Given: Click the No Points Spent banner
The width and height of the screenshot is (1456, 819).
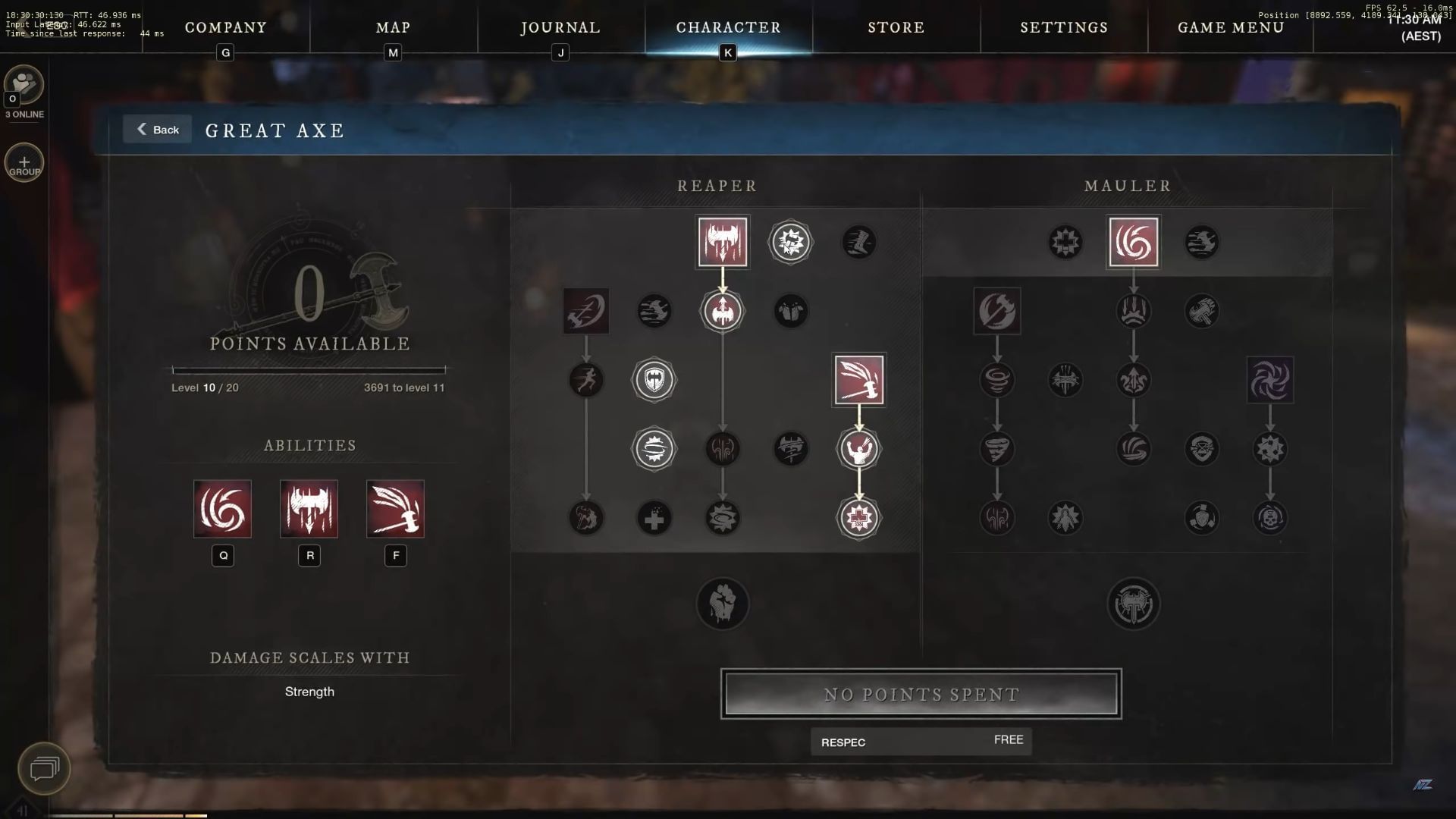Looking at the screenshot, I should [921, 693].
